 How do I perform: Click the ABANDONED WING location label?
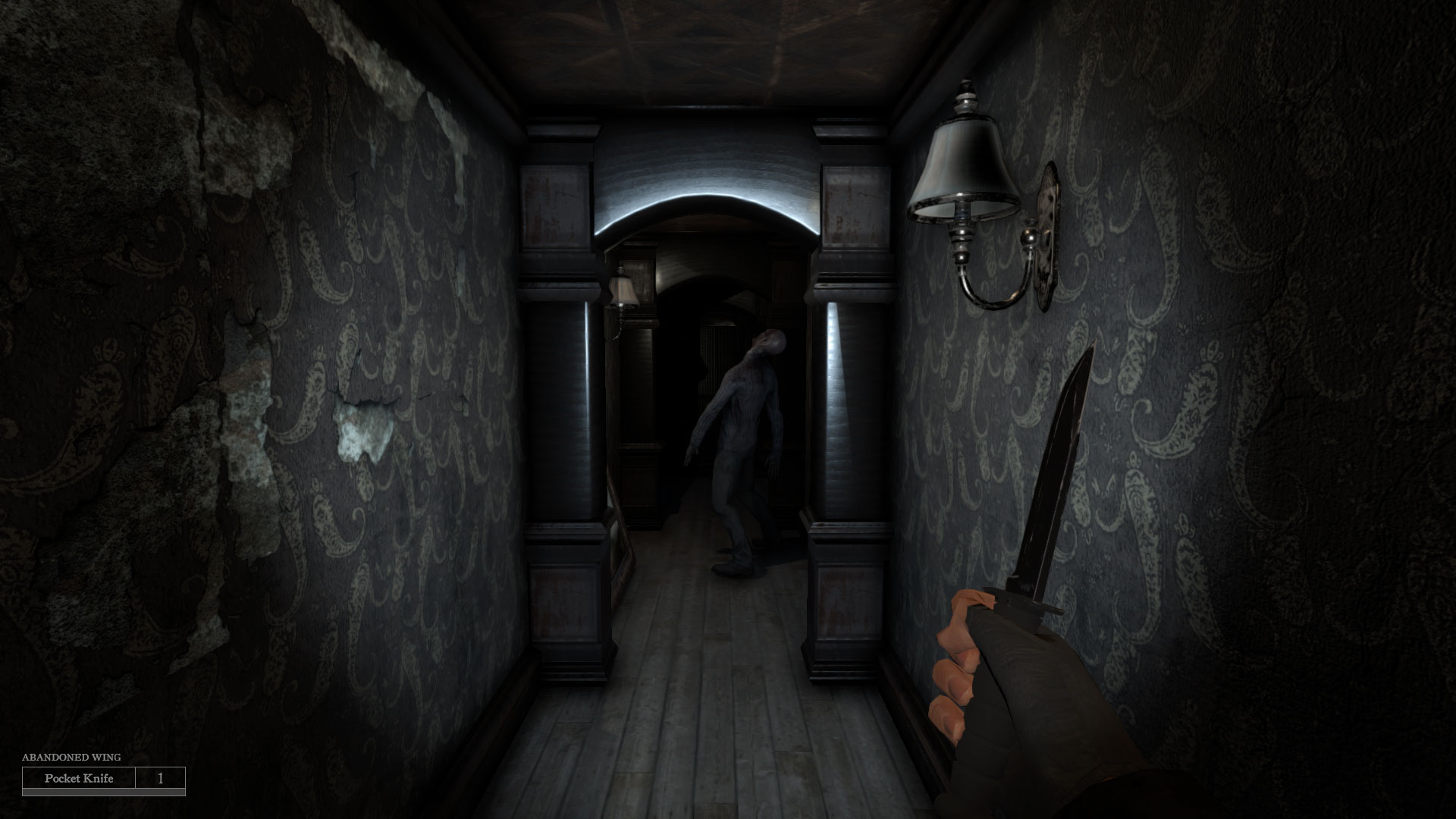tap(71, 757)
